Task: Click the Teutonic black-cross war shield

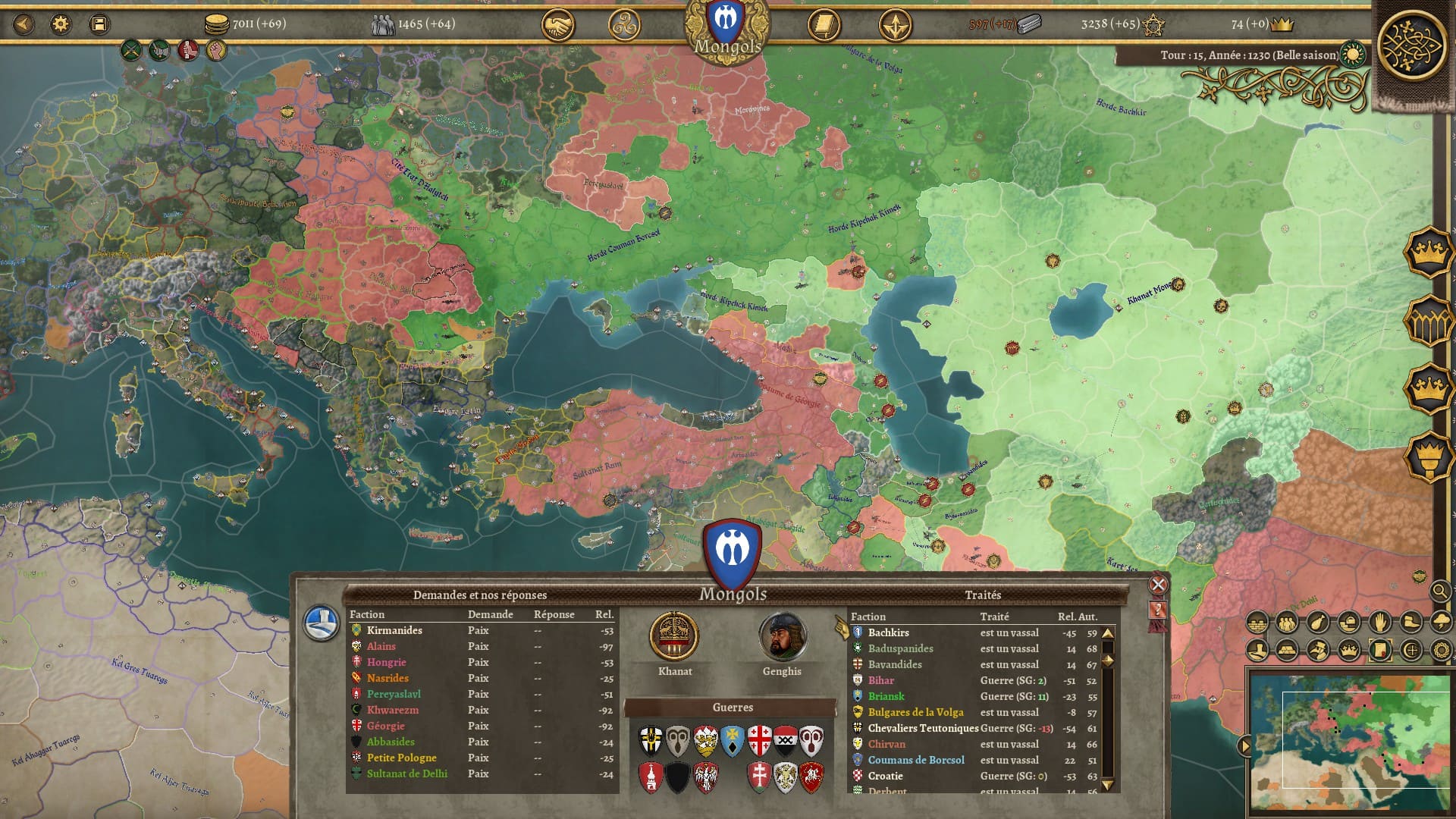Action: (651, 741)
